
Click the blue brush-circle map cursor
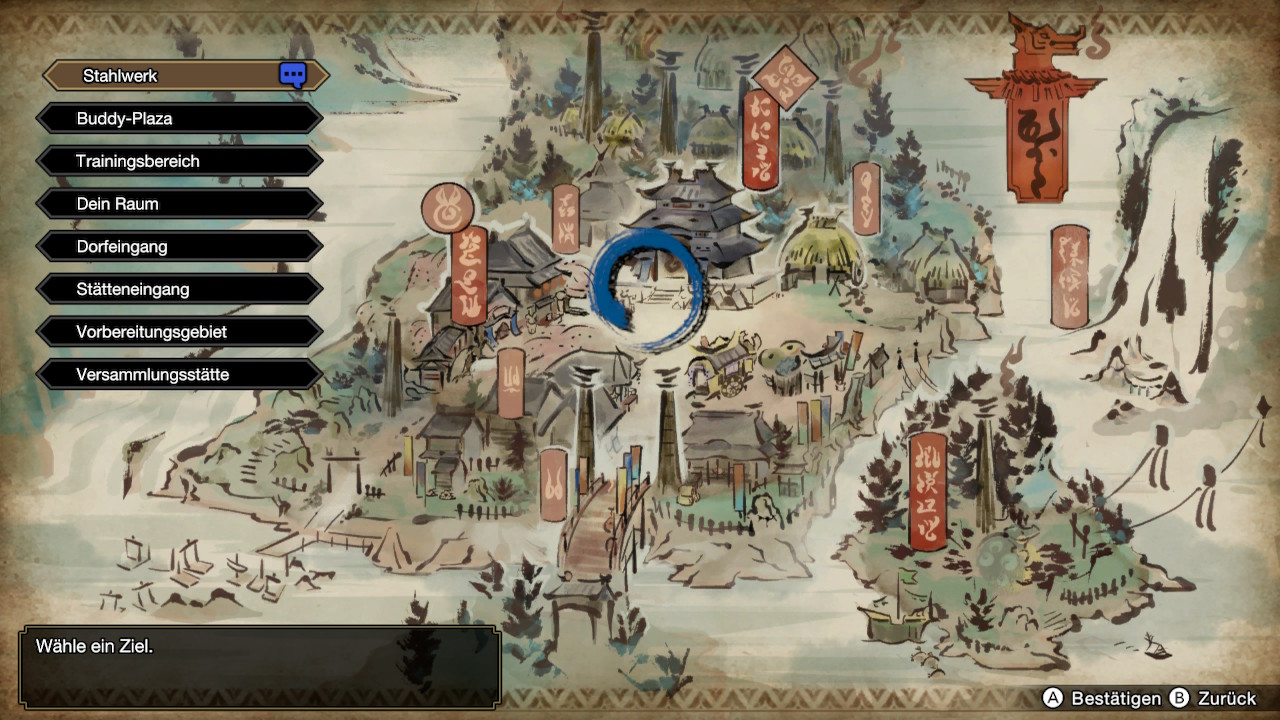(647, 289)
